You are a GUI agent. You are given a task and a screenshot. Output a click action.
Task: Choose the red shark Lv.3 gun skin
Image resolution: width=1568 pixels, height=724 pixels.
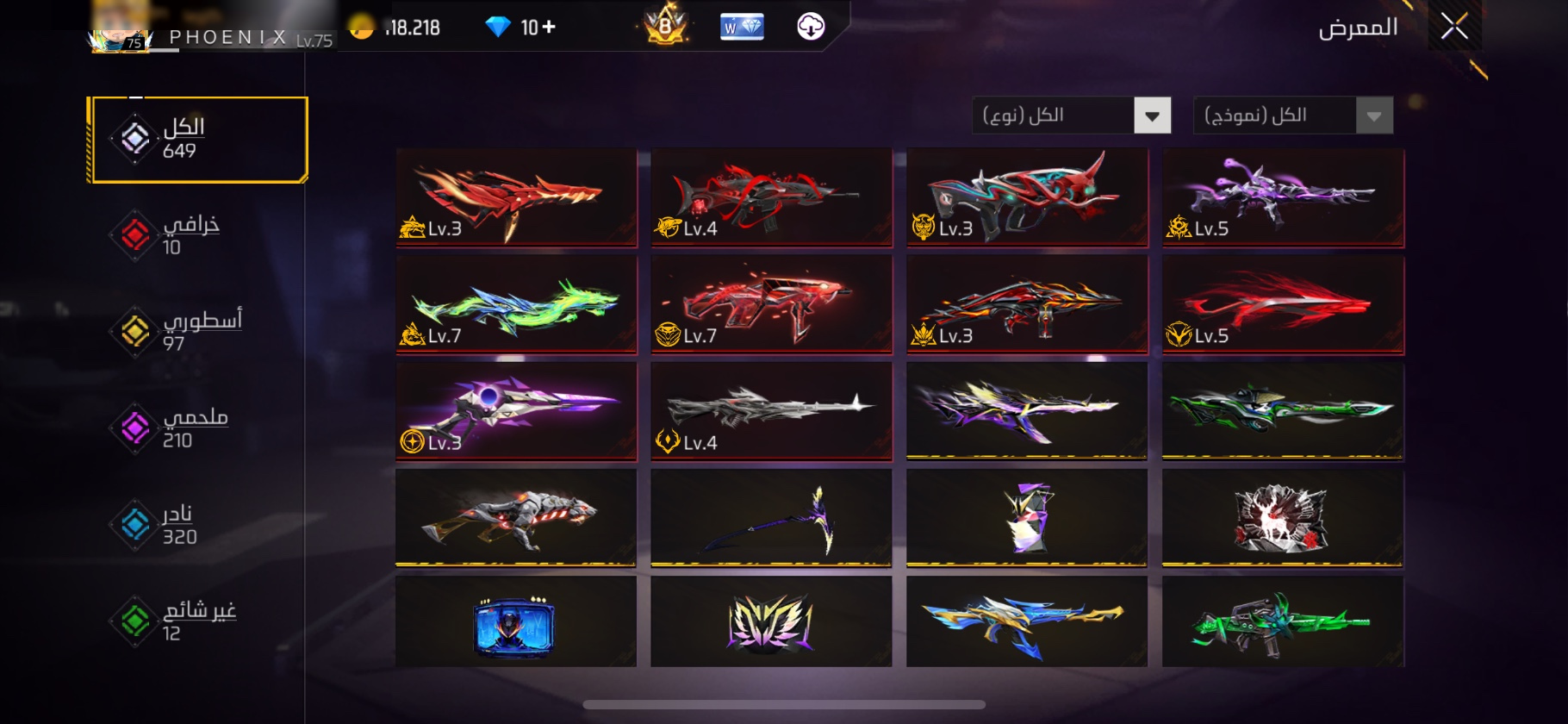coord(516,197)
